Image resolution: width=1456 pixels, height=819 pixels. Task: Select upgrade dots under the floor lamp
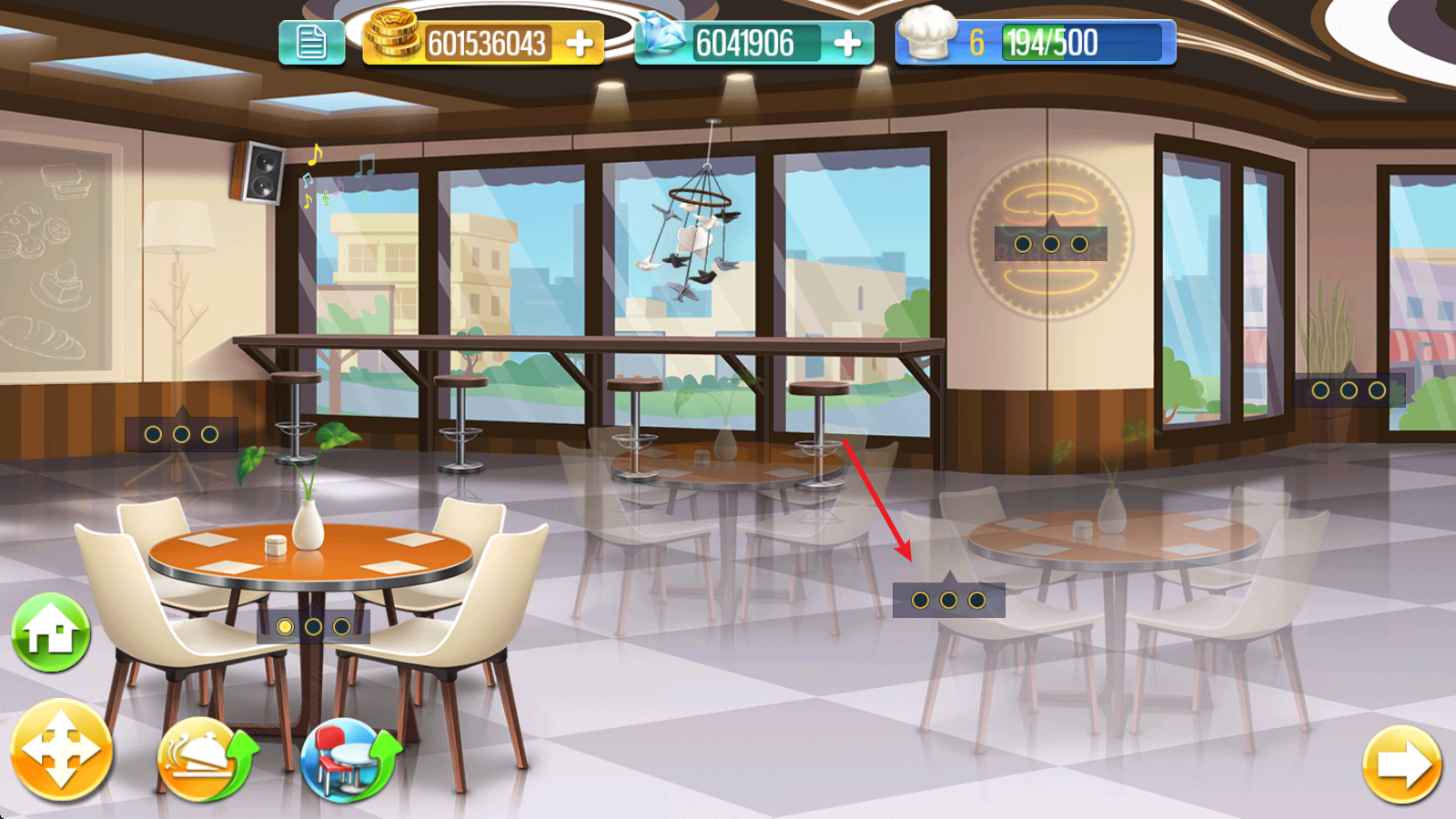coord(181,435)
